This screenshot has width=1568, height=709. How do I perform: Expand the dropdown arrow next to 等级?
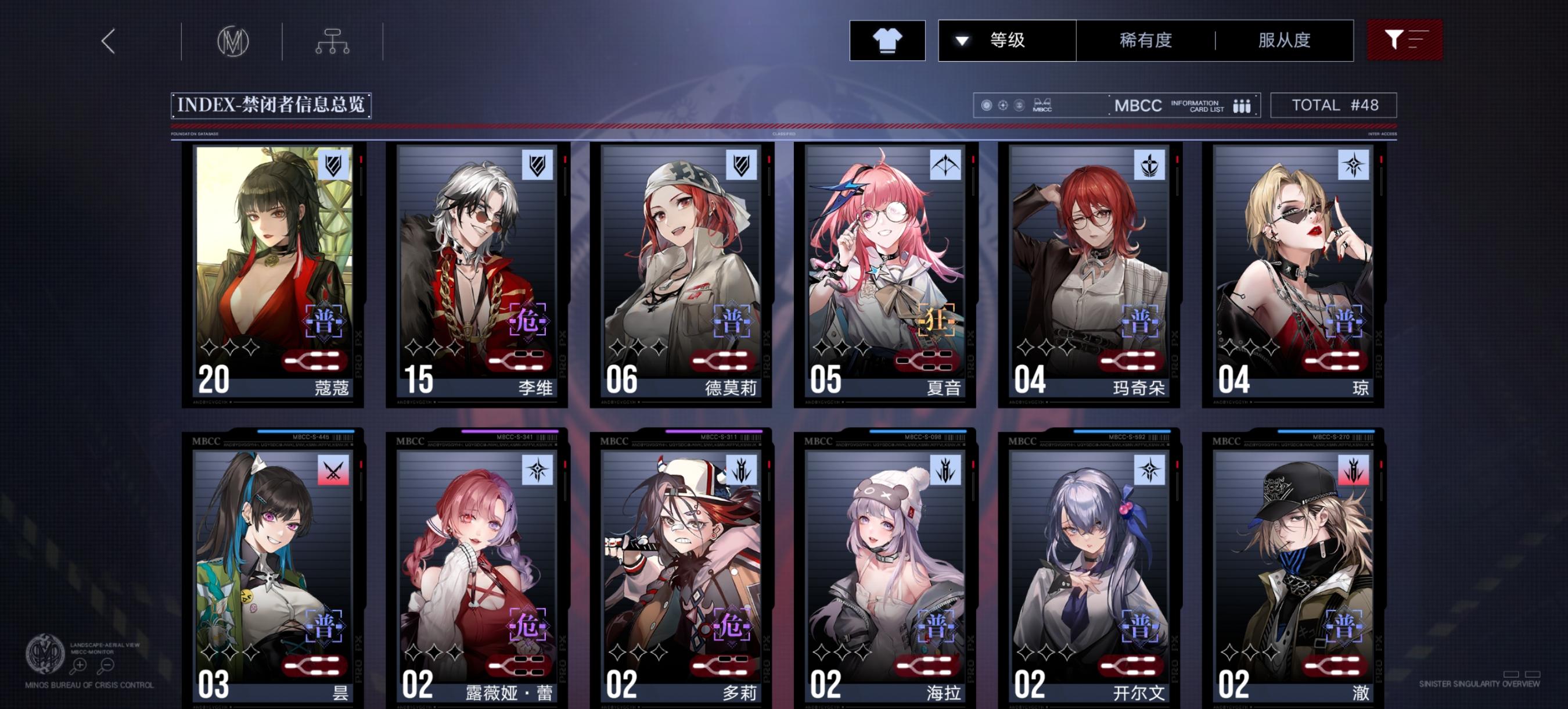tap(962, 40)
